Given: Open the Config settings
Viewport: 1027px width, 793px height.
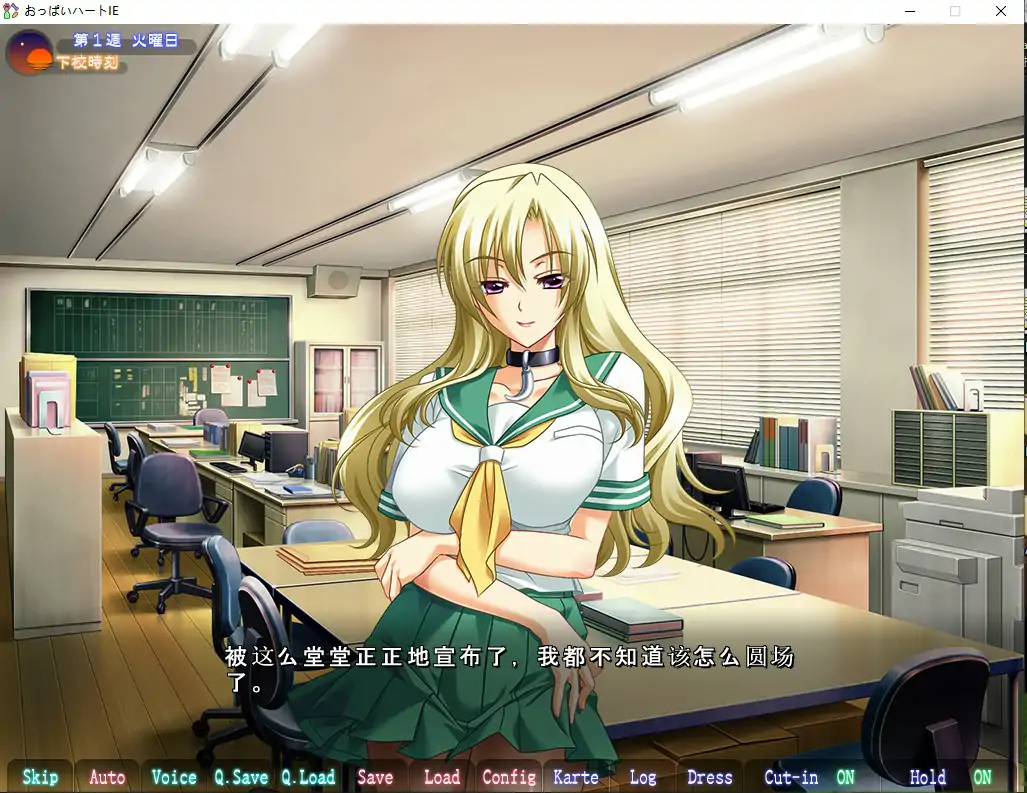Looking at the screenshot, I should (x=509, y=777).
